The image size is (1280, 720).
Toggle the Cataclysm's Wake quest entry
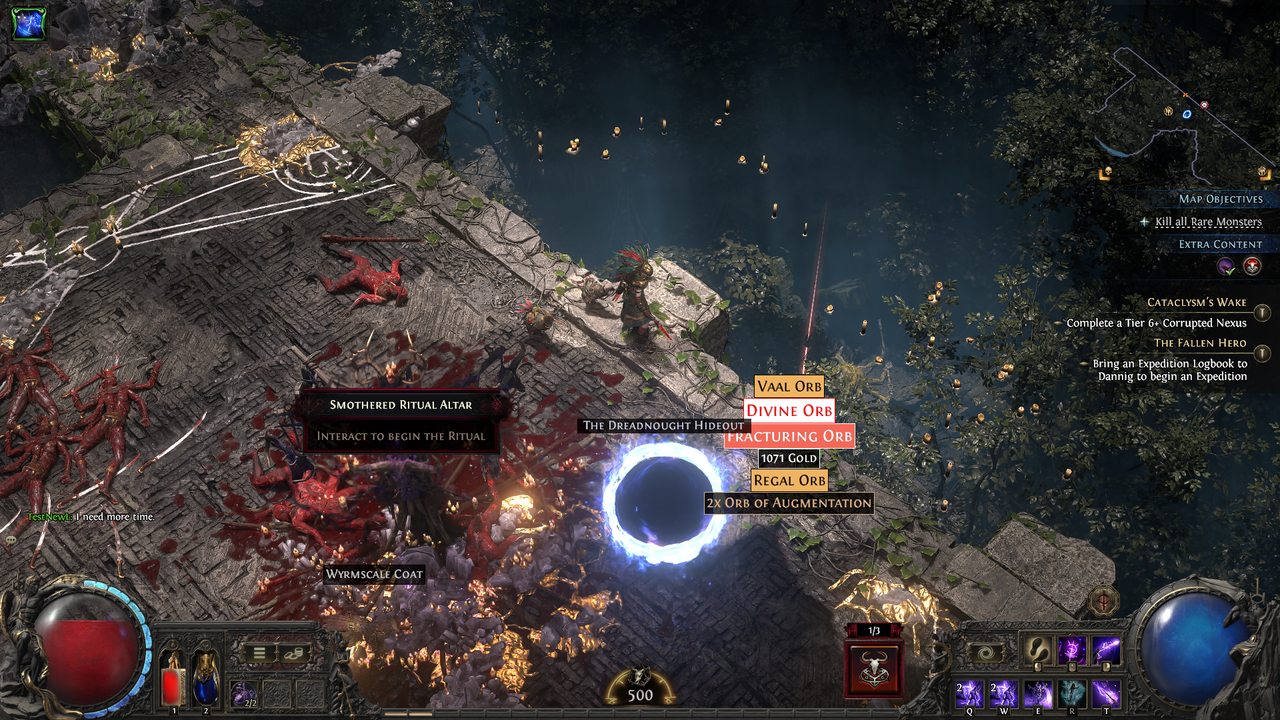(1262, 313)
